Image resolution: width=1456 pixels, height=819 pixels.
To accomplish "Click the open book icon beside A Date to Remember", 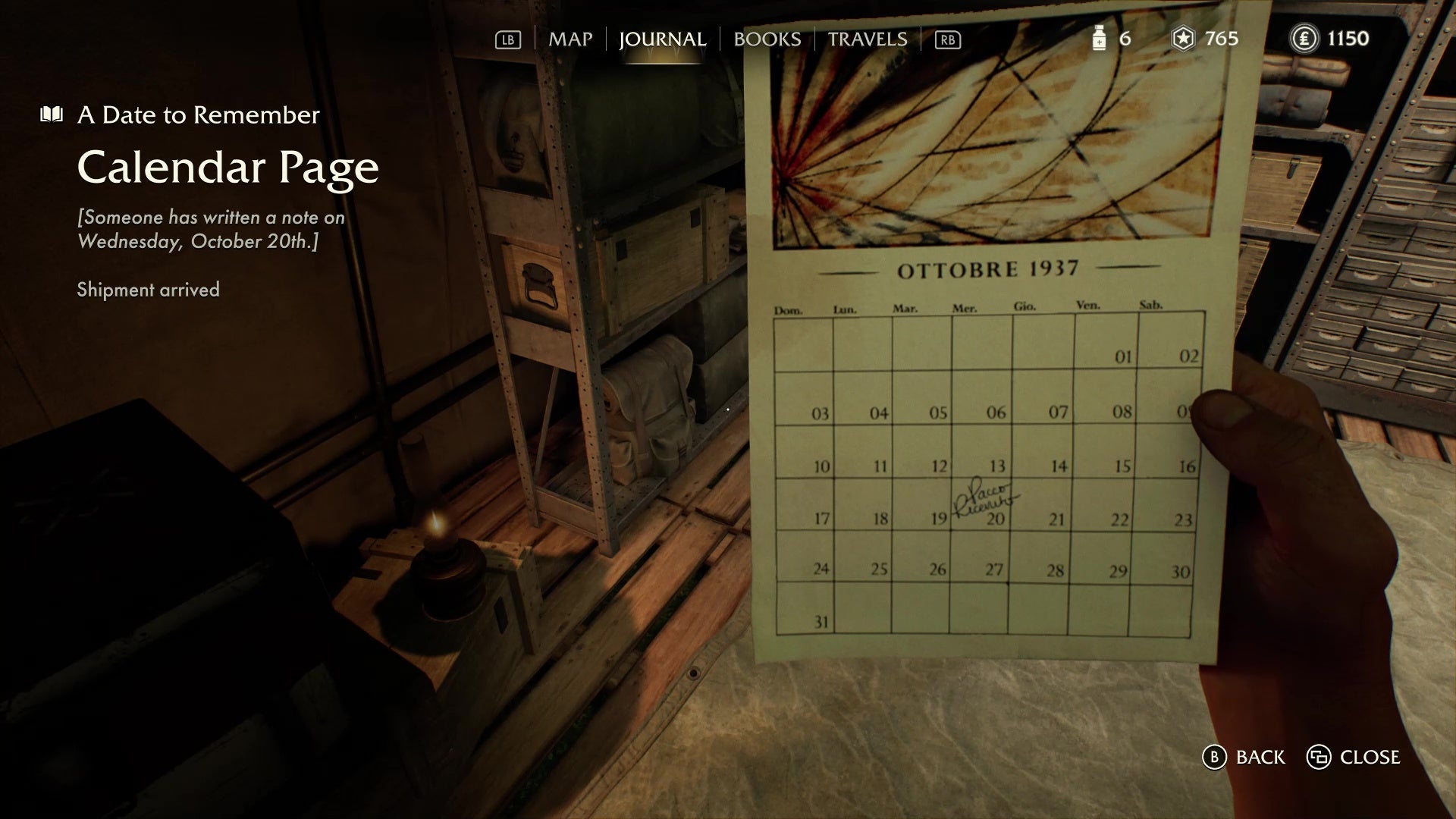I will tap(50, 114).
